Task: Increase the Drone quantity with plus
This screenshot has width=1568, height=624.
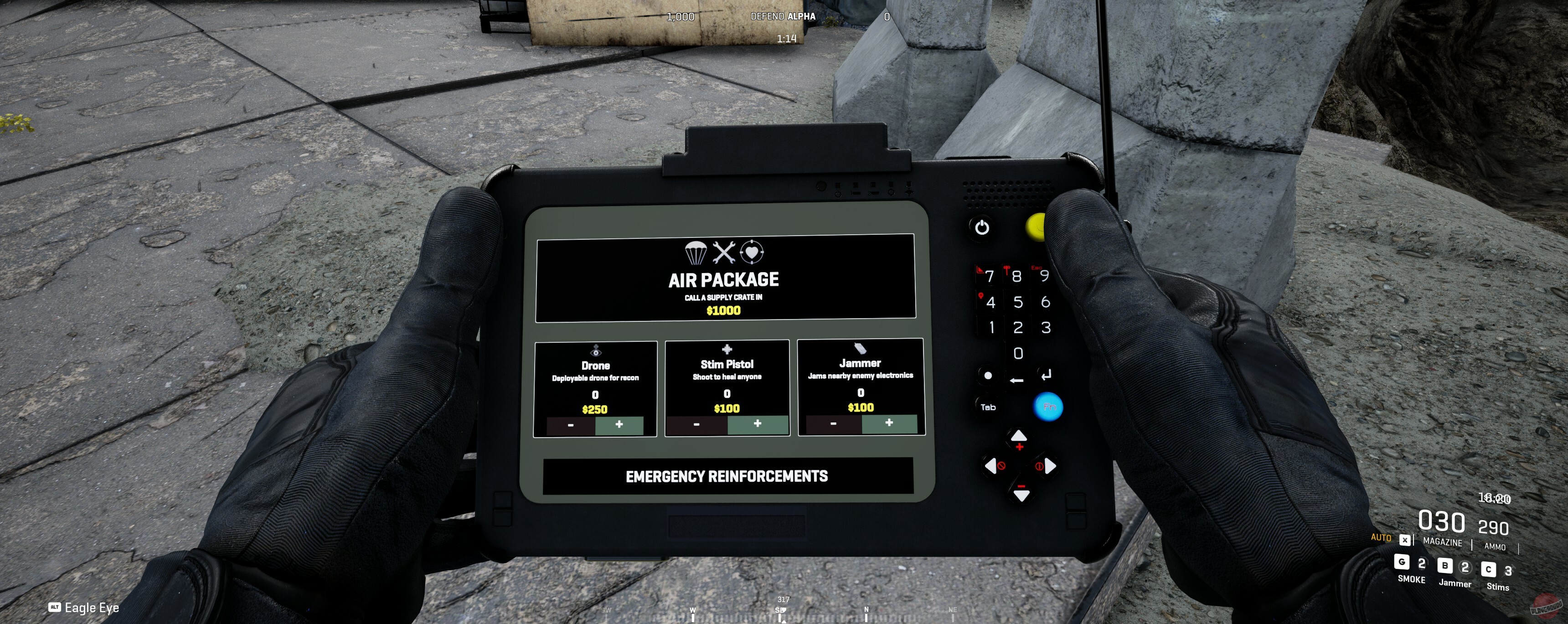Action: pyautogui.click(x=619, y=426)
